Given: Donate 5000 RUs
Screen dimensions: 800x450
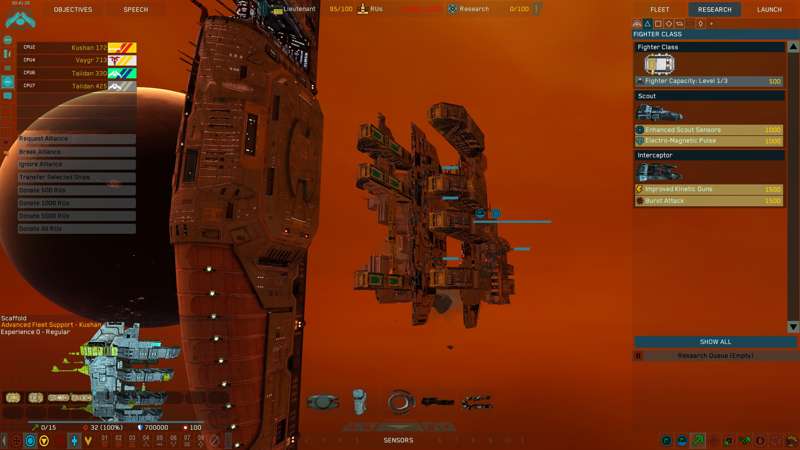Looking at the screenshot, I should click(76, 215).
